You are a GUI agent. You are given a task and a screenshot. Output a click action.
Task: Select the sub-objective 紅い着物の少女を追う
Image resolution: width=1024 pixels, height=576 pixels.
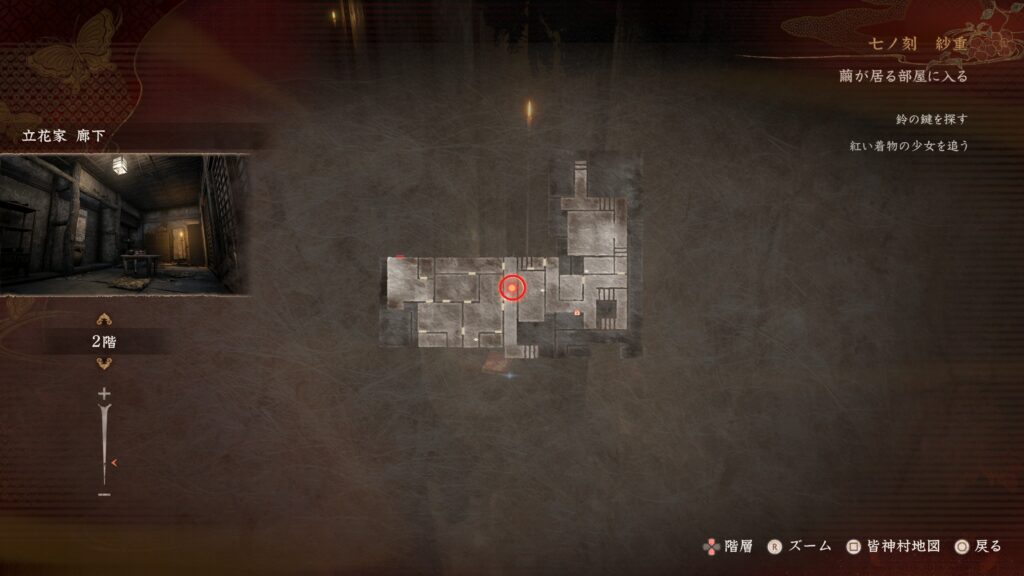(x=908, y=145)
